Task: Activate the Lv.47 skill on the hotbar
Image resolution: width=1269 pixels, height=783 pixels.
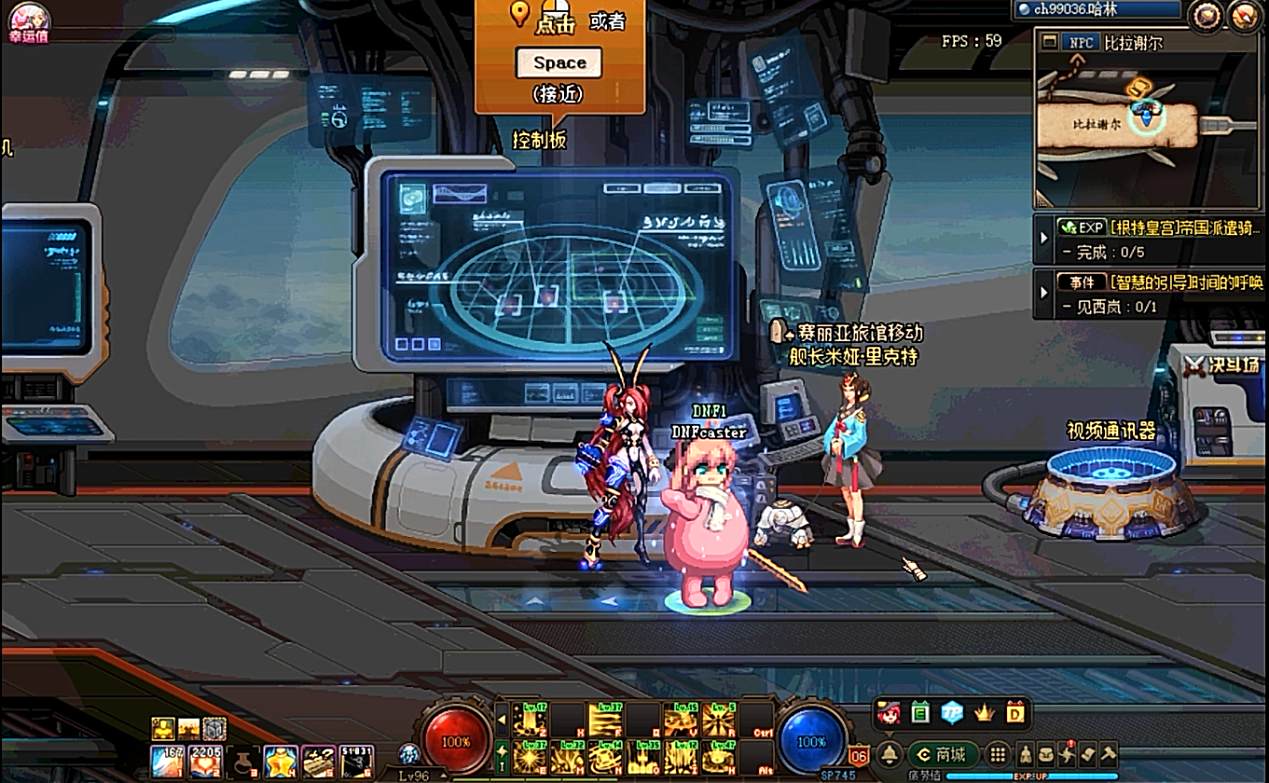Action: (x=718, y=757)
